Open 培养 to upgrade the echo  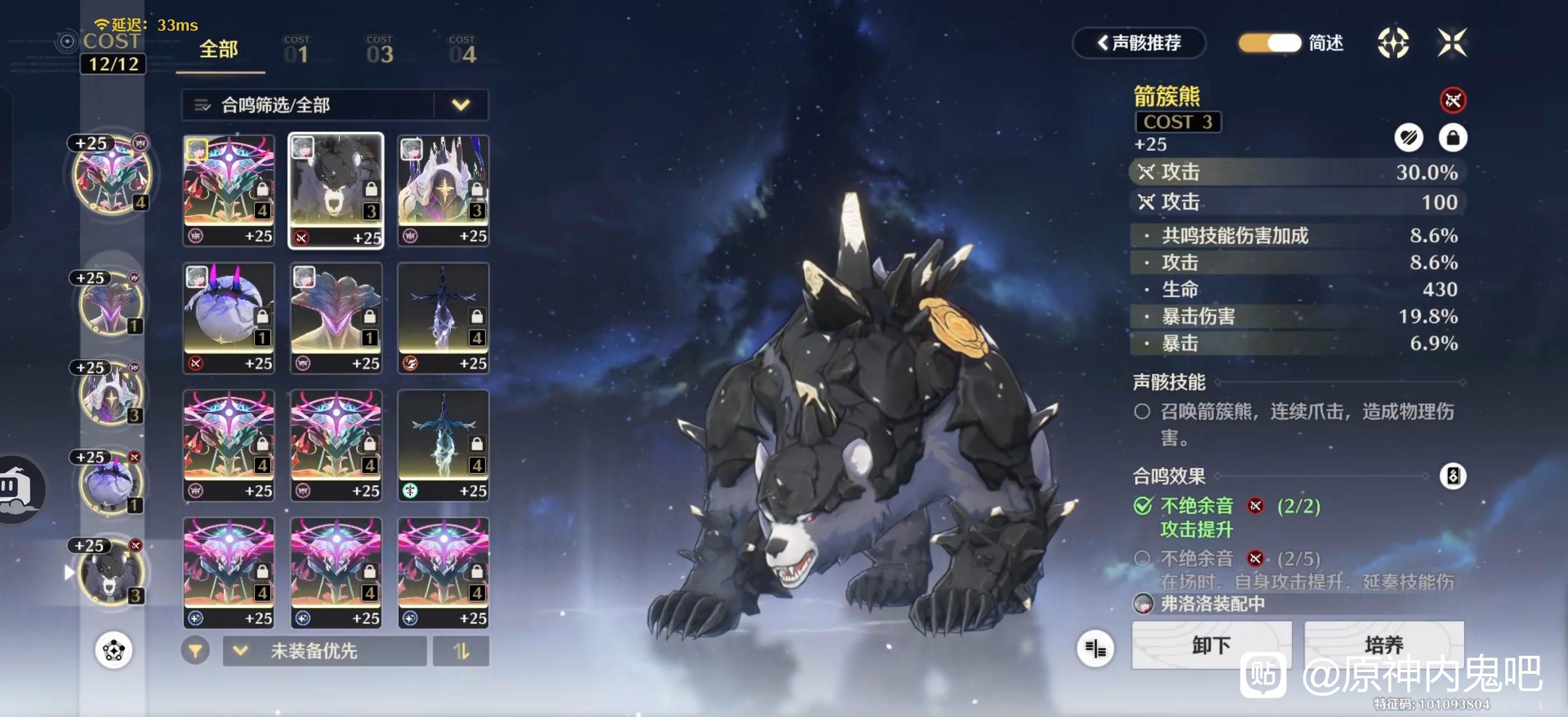pyautogui.click(x=1384, y=645)
